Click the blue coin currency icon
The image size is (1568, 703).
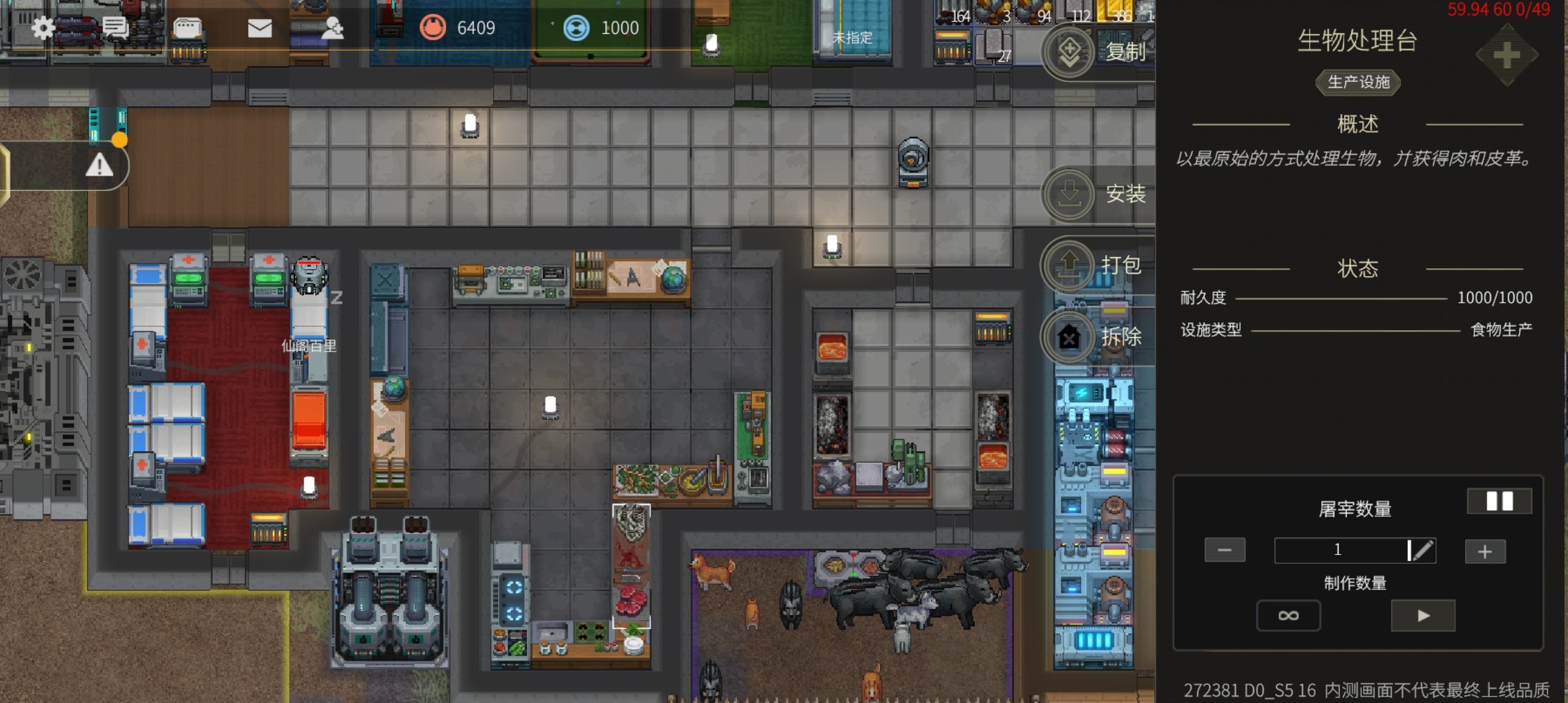pyautogui.click(x=576, y=28)
